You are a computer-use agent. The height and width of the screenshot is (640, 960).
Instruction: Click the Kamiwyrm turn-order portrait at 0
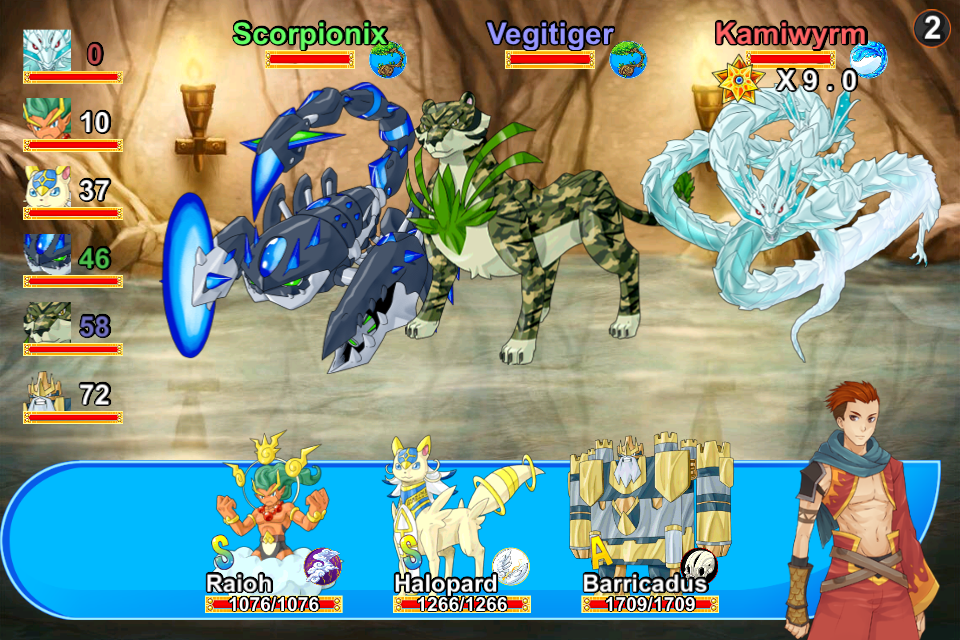pos(47,50)
